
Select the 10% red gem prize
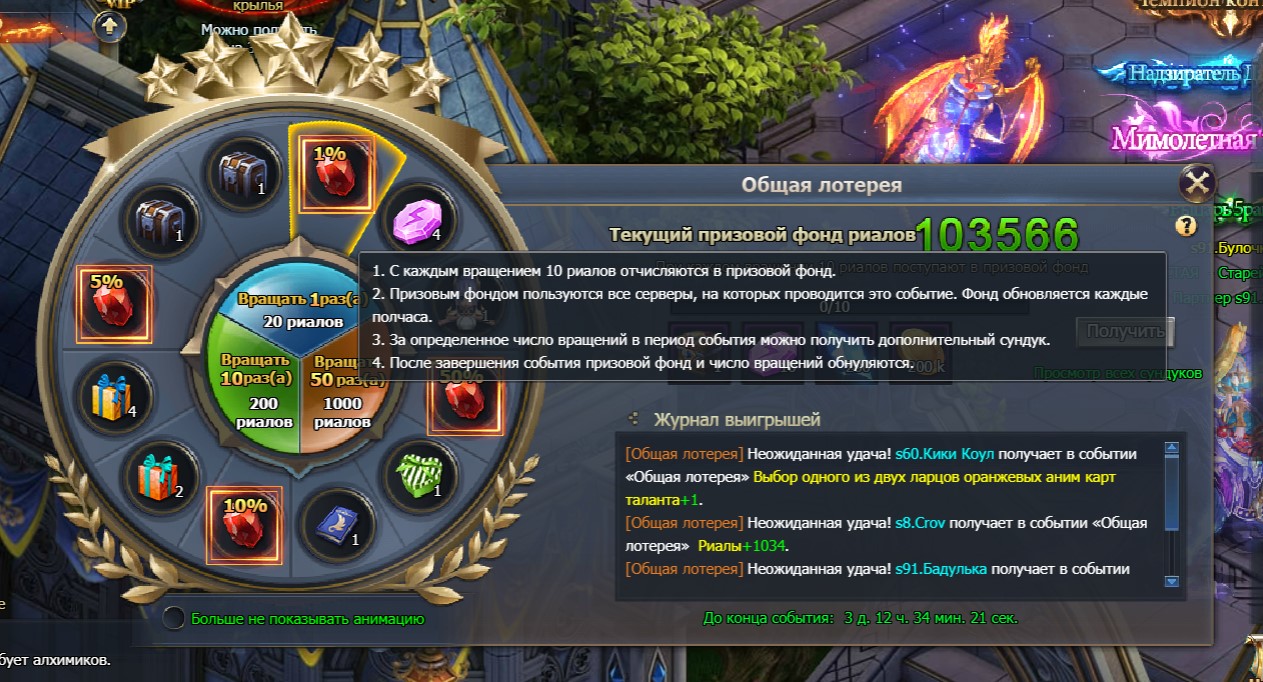[x=245, y=522]
